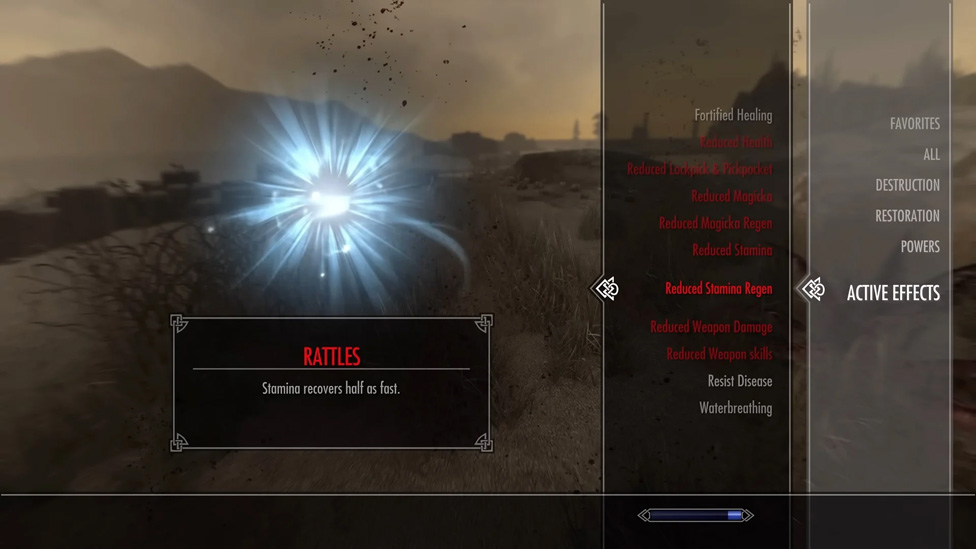The width and height of the screenshot is (976, 549).
Task: Click the Reduced Stamina Regen entry
Action: coord(718,289)
